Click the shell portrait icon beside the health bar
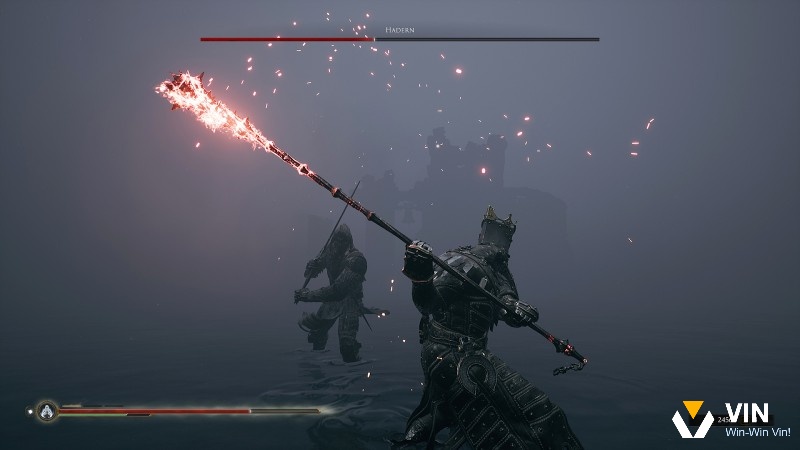The image size is (800, 450). 46,409
